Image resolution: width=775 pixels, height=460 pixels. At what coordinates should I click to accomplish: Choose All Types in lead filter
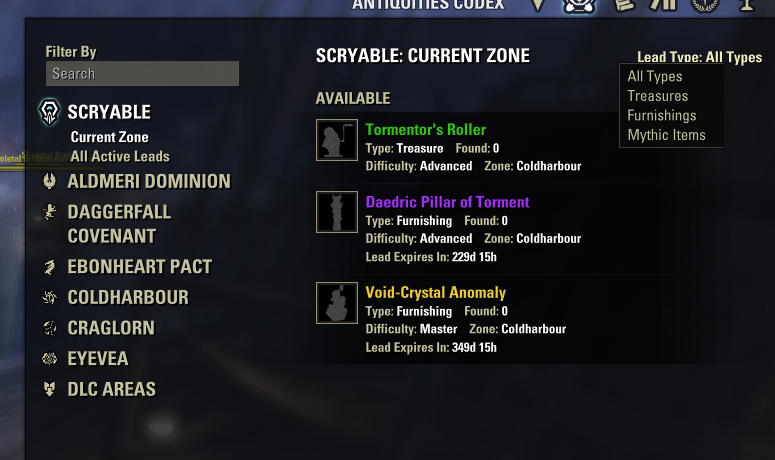coord(655,77)
